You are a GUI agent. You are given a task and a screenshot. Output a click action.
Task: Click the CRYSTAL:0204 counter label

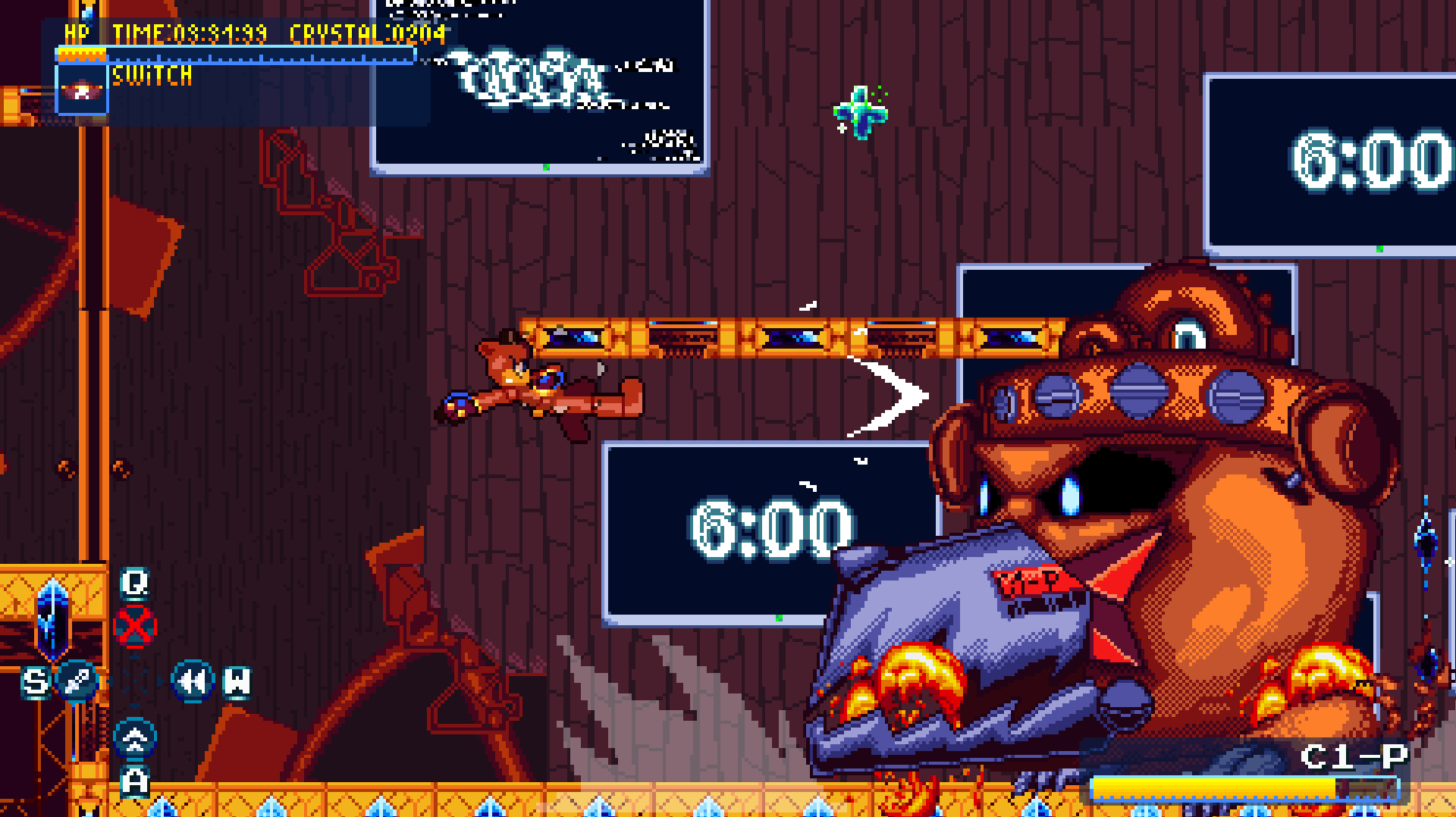pos(368,33)
